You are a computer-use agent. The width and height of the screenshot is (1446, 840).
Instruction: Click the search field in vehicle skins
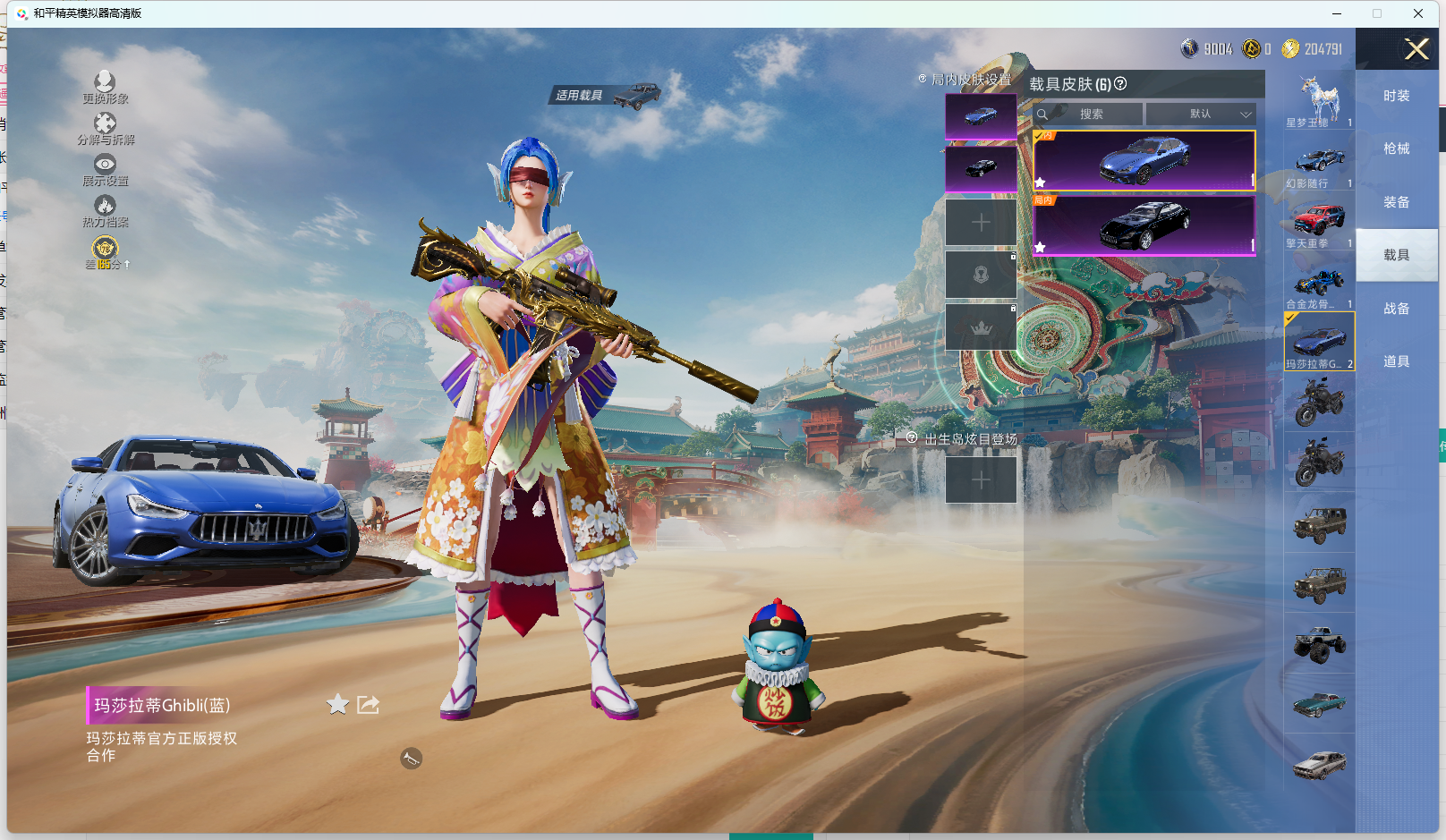(x=1090, y=115)
